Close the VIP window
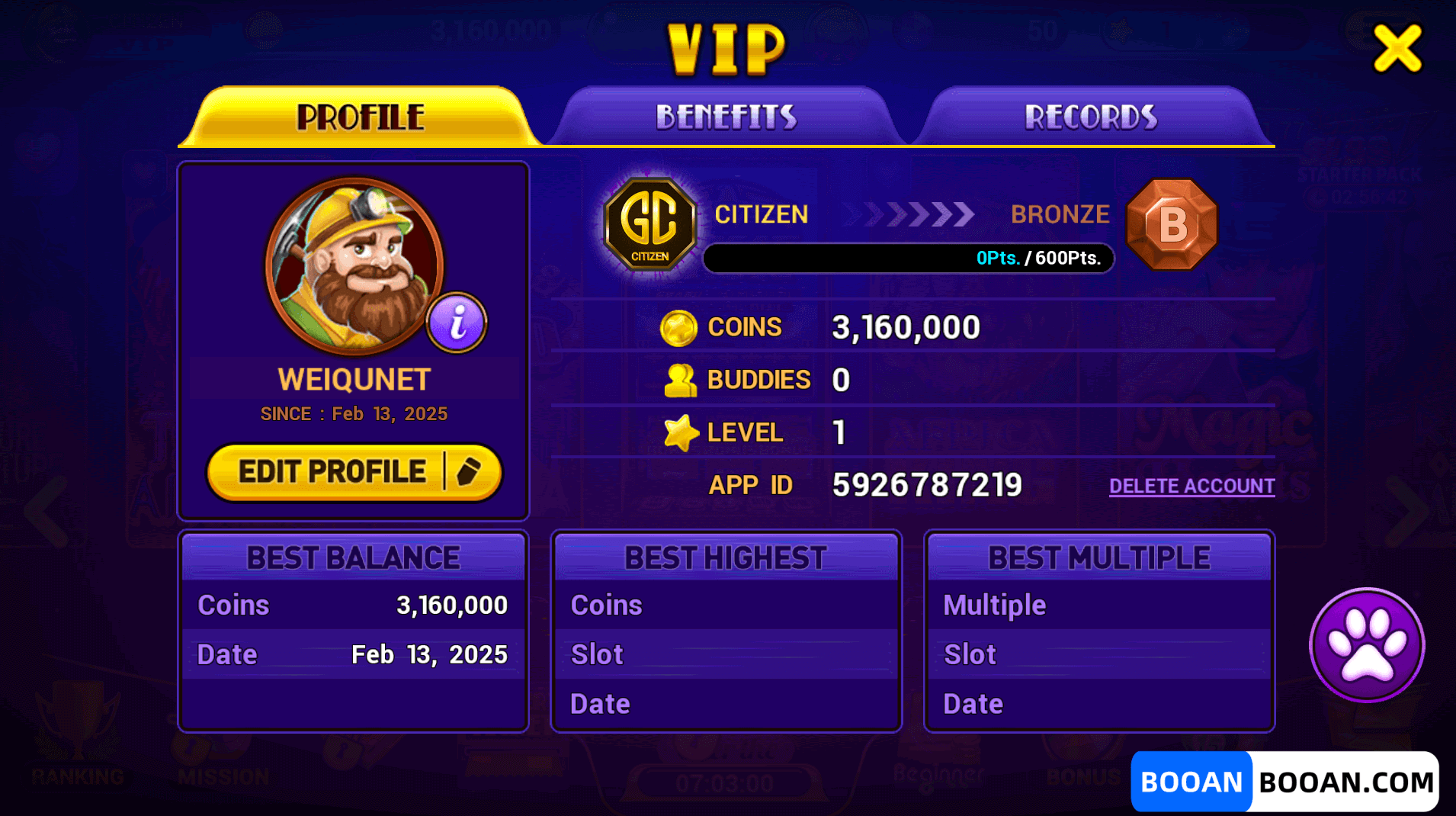 [1397, 48]
